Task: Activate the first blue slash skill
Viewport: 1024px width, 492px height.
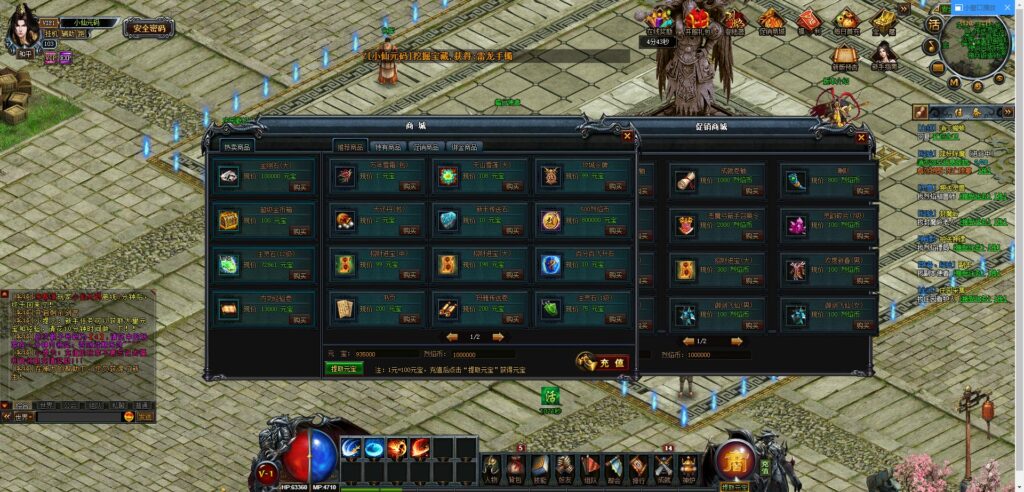Action: 352,448
